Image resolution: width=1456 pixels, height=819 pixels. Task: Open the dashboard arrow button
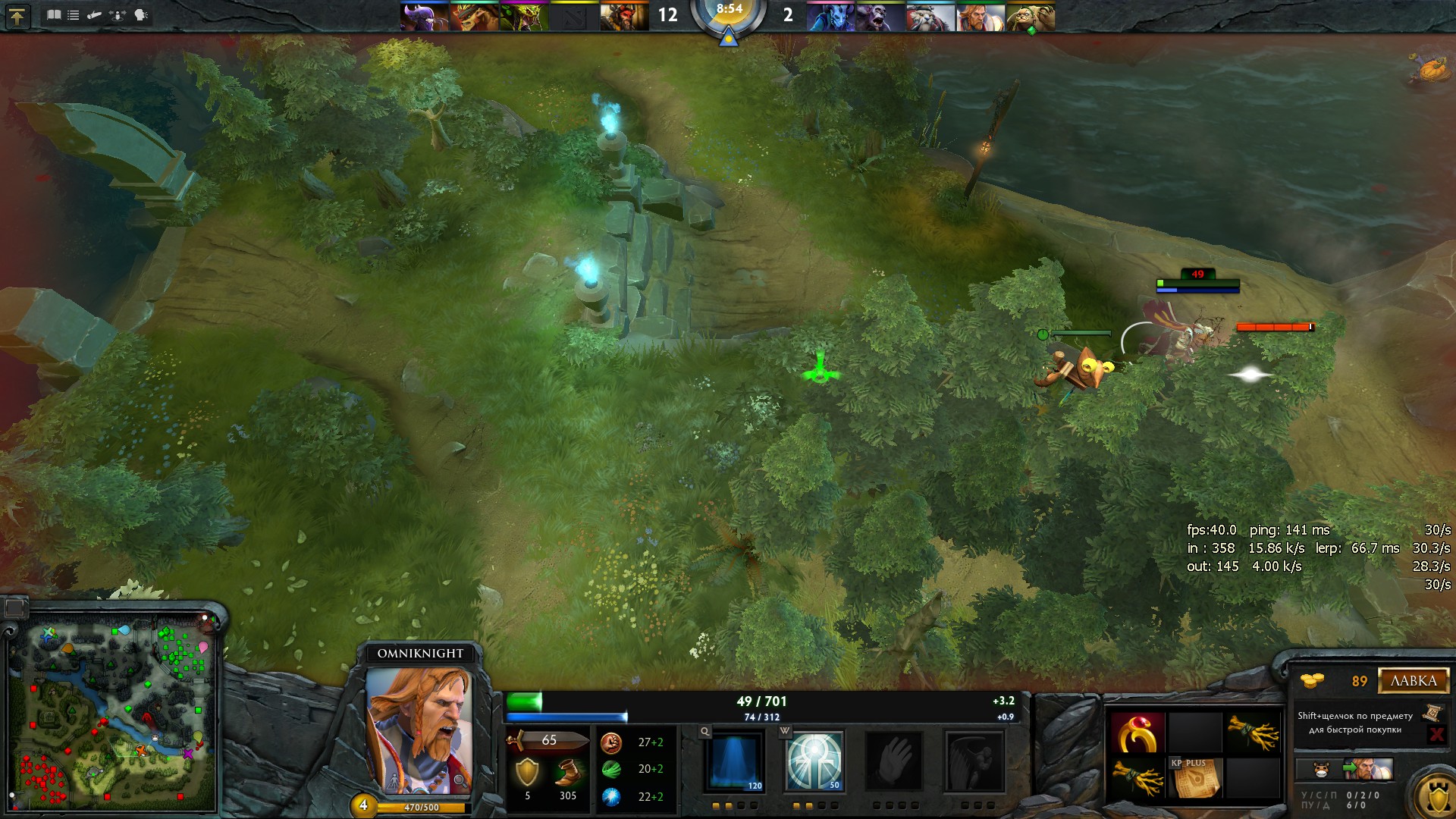click(17, 16)
